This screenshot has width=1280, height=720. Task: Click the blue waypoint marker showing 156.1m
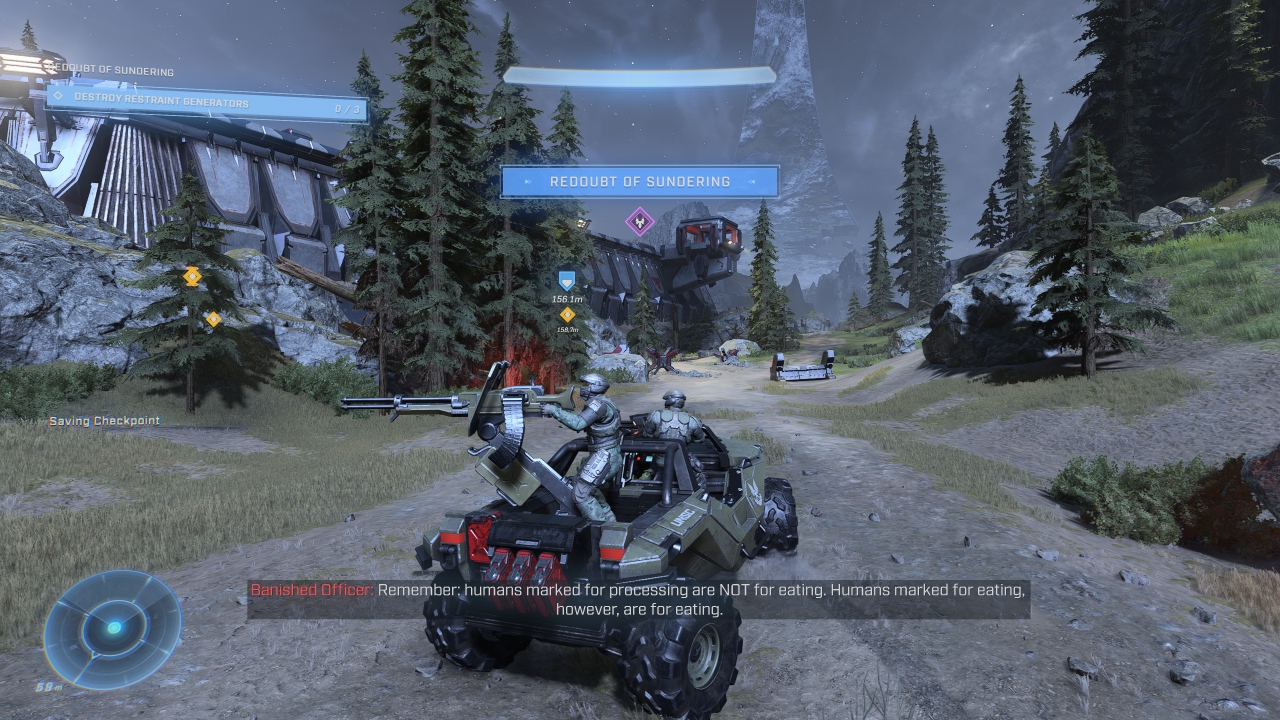tap(567, 281)
